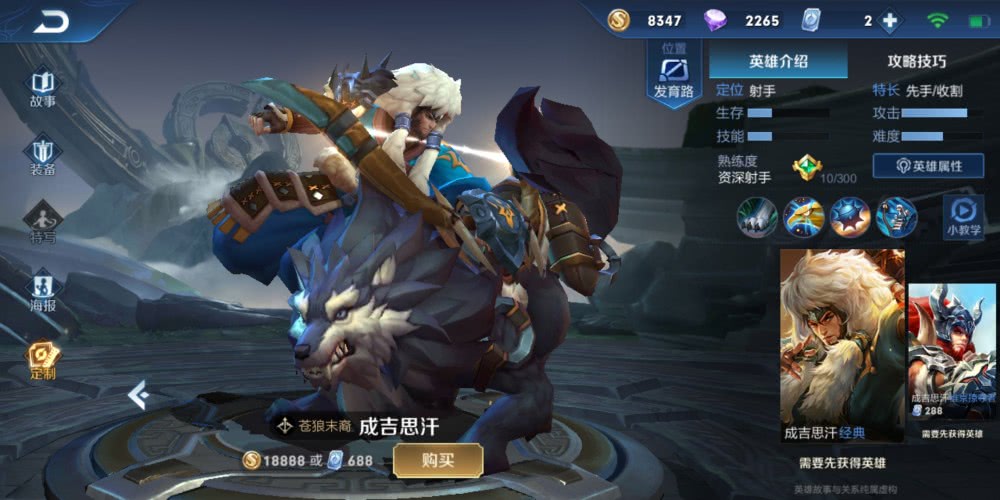
Task: Show previous hero with the left arrow
Action: click(x=139, y=396)
